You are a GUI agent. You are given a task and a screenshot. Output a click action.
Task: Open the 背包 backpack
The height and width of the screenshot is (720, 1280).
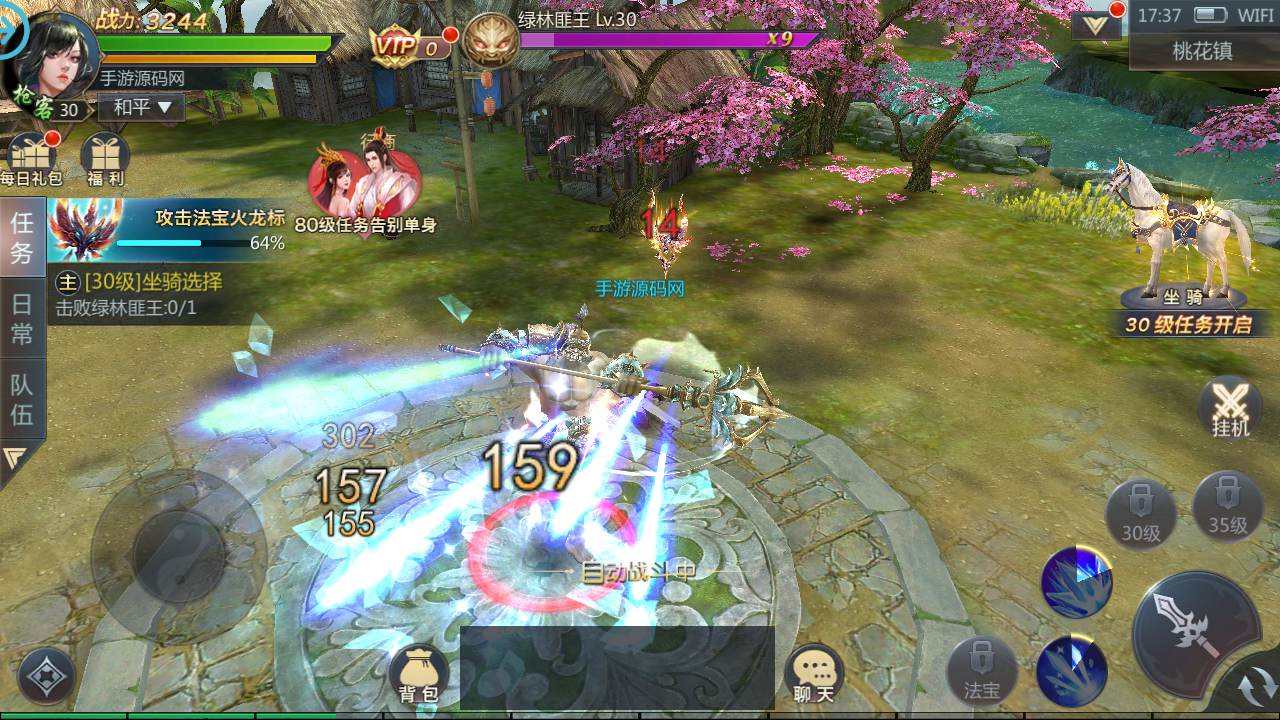(x=420, y=673)
